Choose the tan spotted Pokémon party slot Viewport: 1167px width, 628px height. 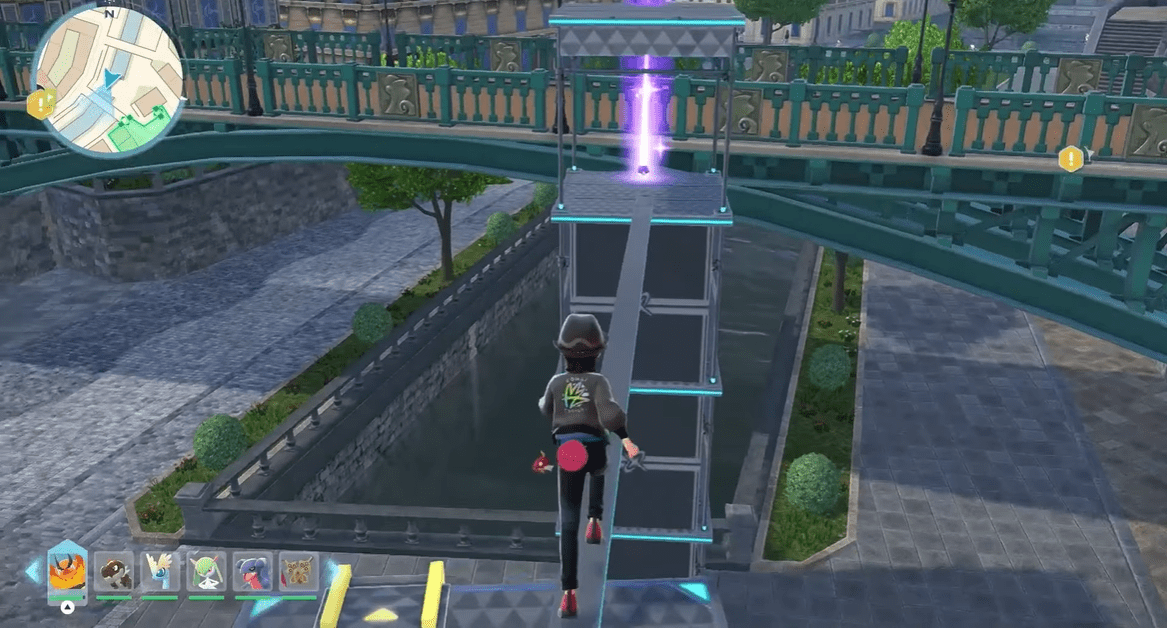[298, 572]
